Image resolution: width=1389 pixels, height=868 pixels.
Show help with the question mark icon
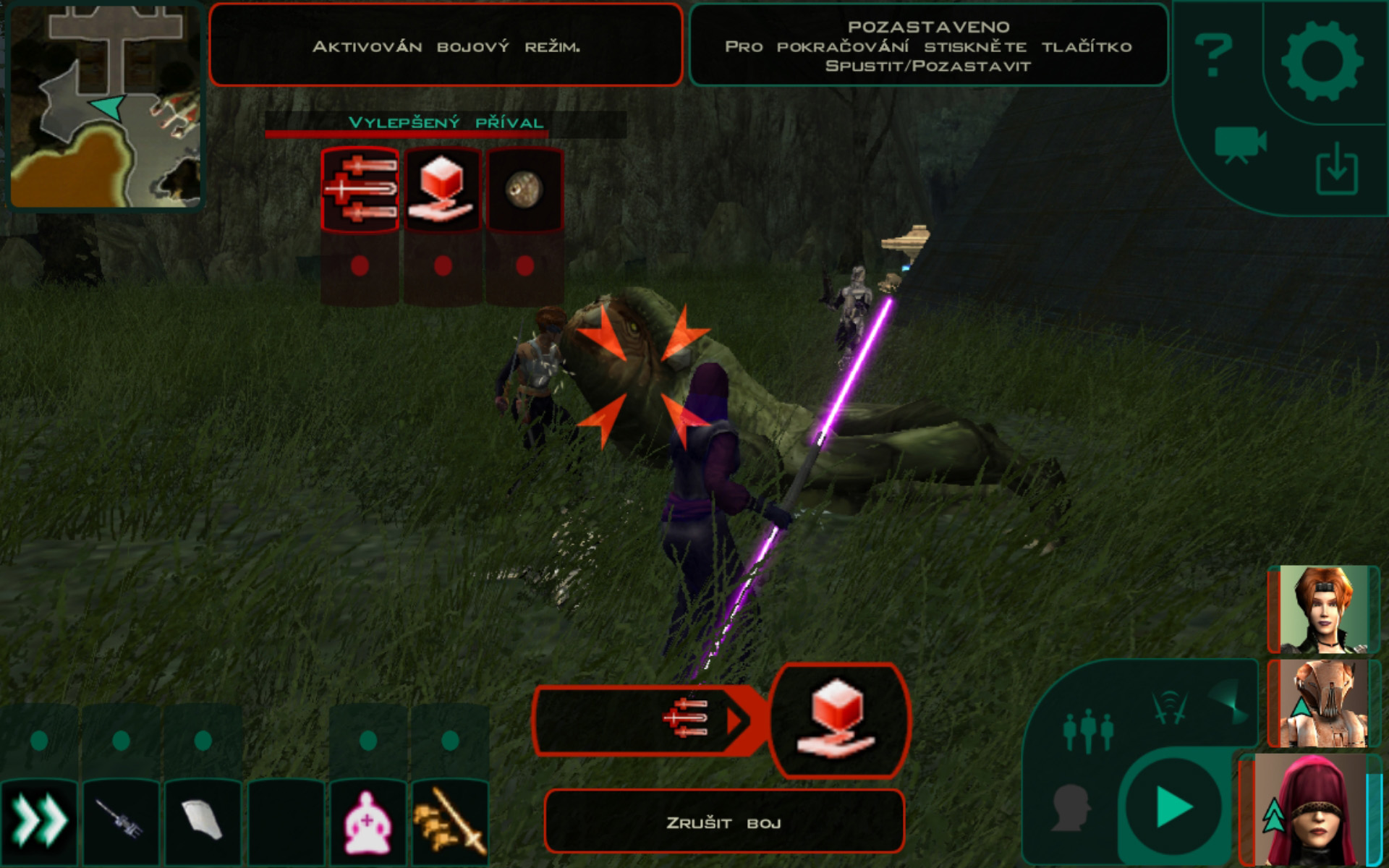click(1213, 55)
